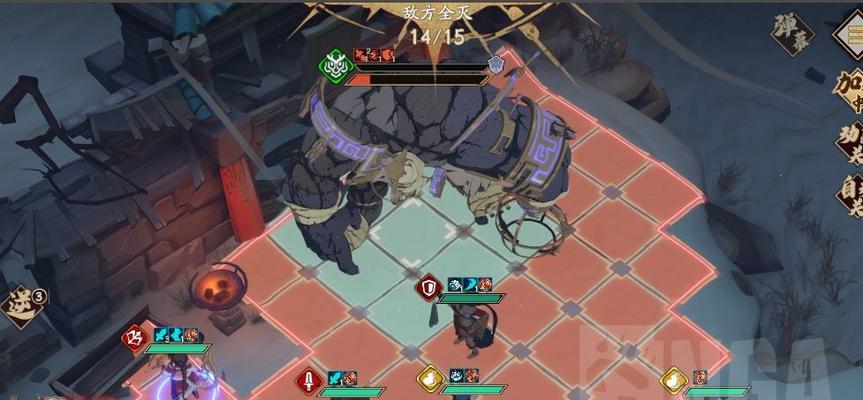Toggle the 自 auto-battle button
Screen dimensions: 863x400
click(850, 194)
